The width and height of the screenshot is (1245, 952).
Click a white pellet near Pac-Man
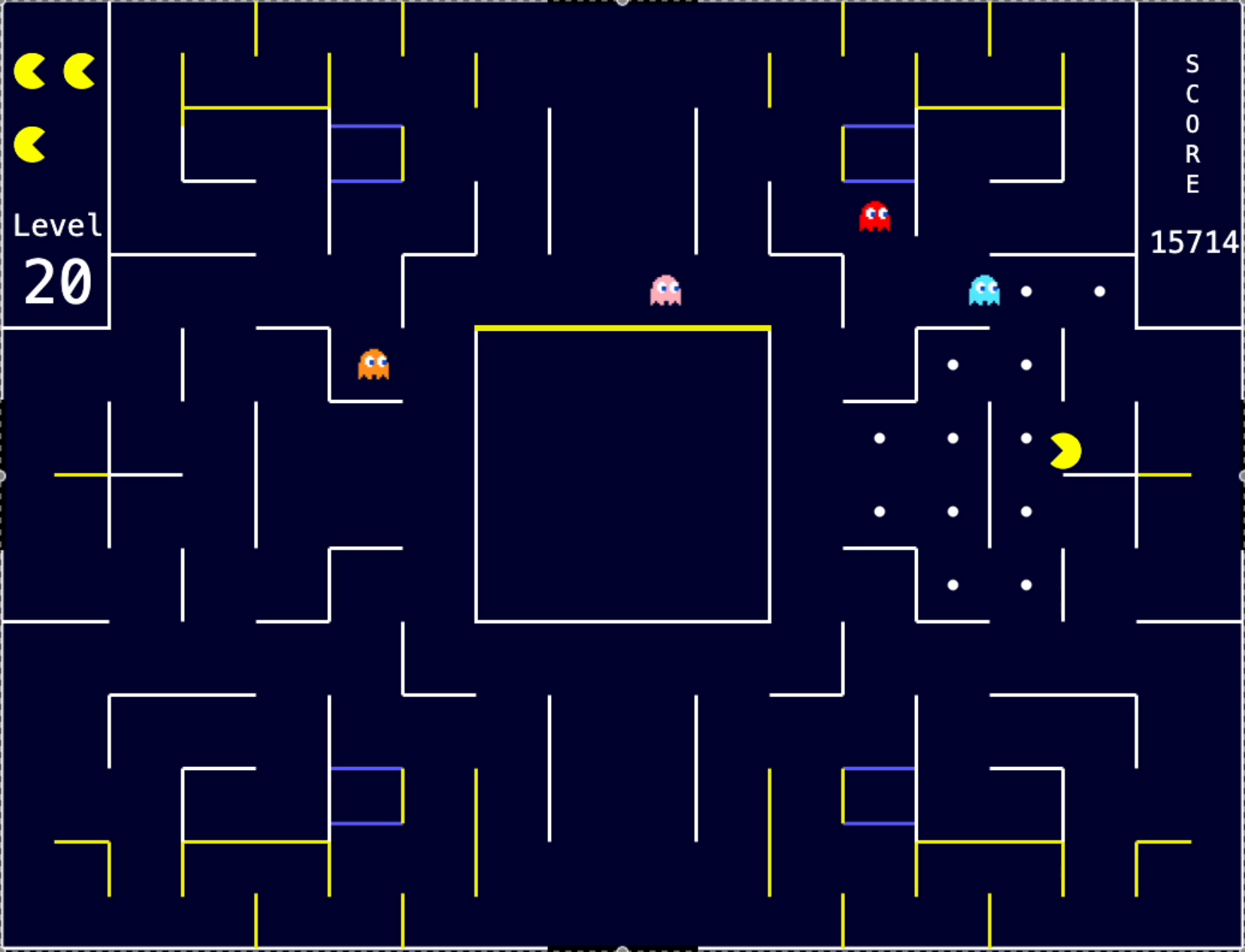pyautogui.click(x=1025, y=437)
